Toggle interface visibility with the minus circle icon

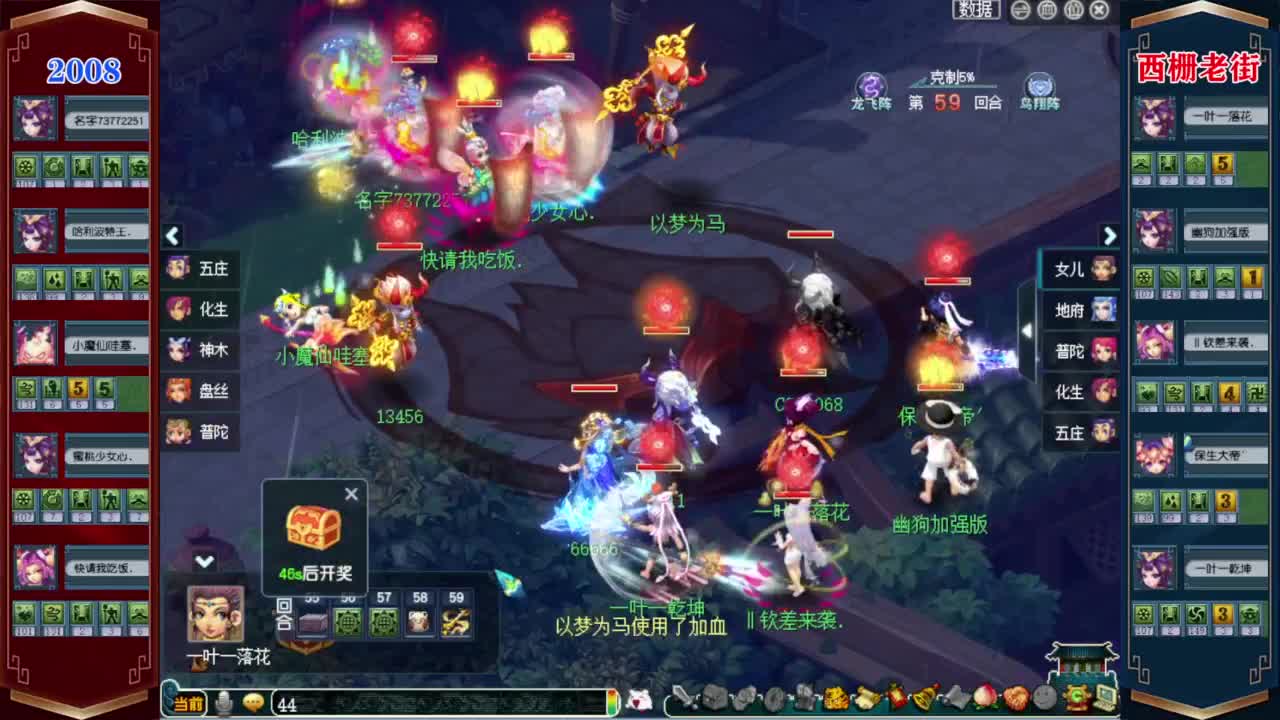pyautogui.click(x=1019, y=9)
